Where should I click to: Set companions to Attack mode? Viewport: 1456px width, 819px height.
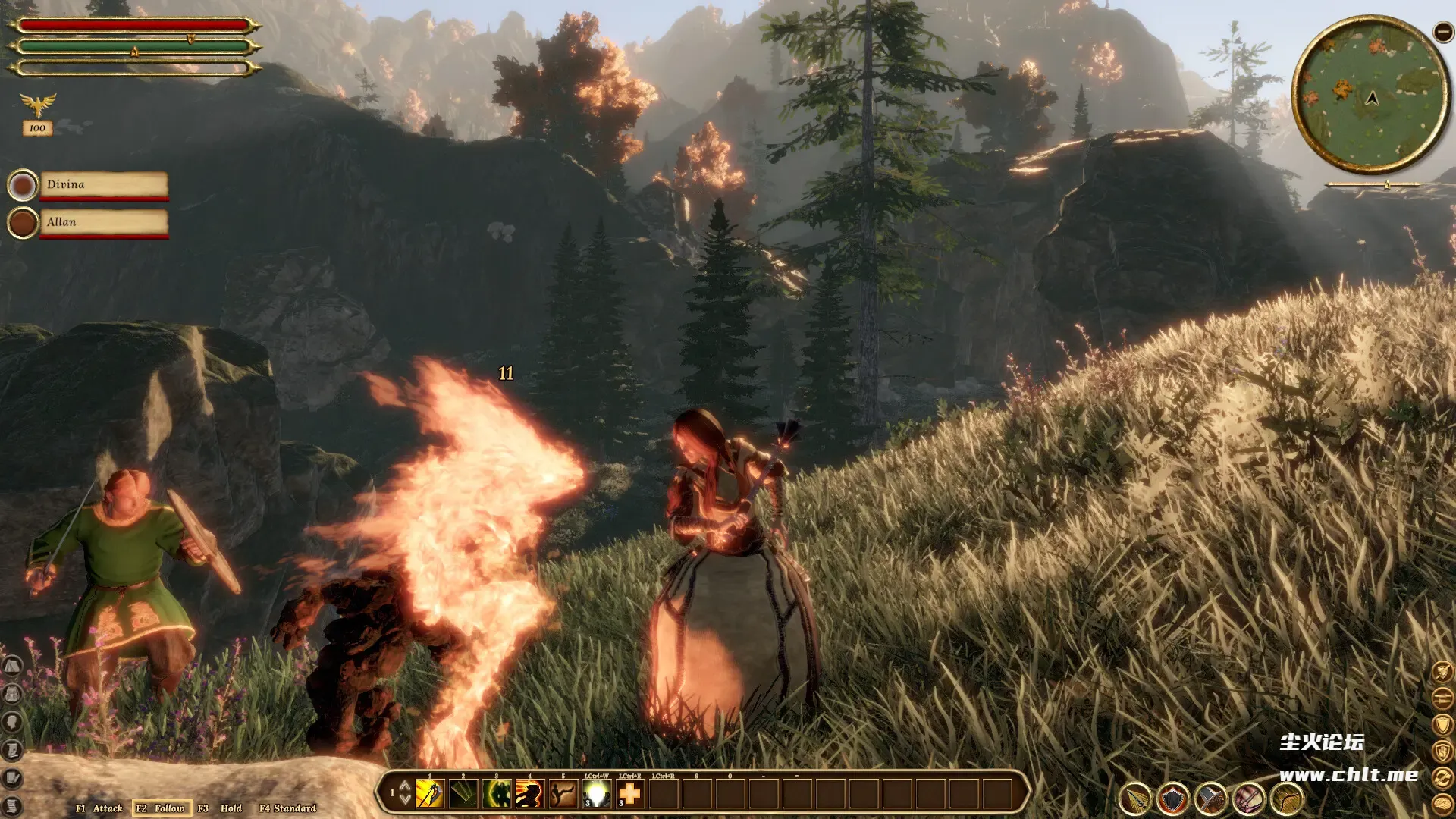click(x=99, y=808)
